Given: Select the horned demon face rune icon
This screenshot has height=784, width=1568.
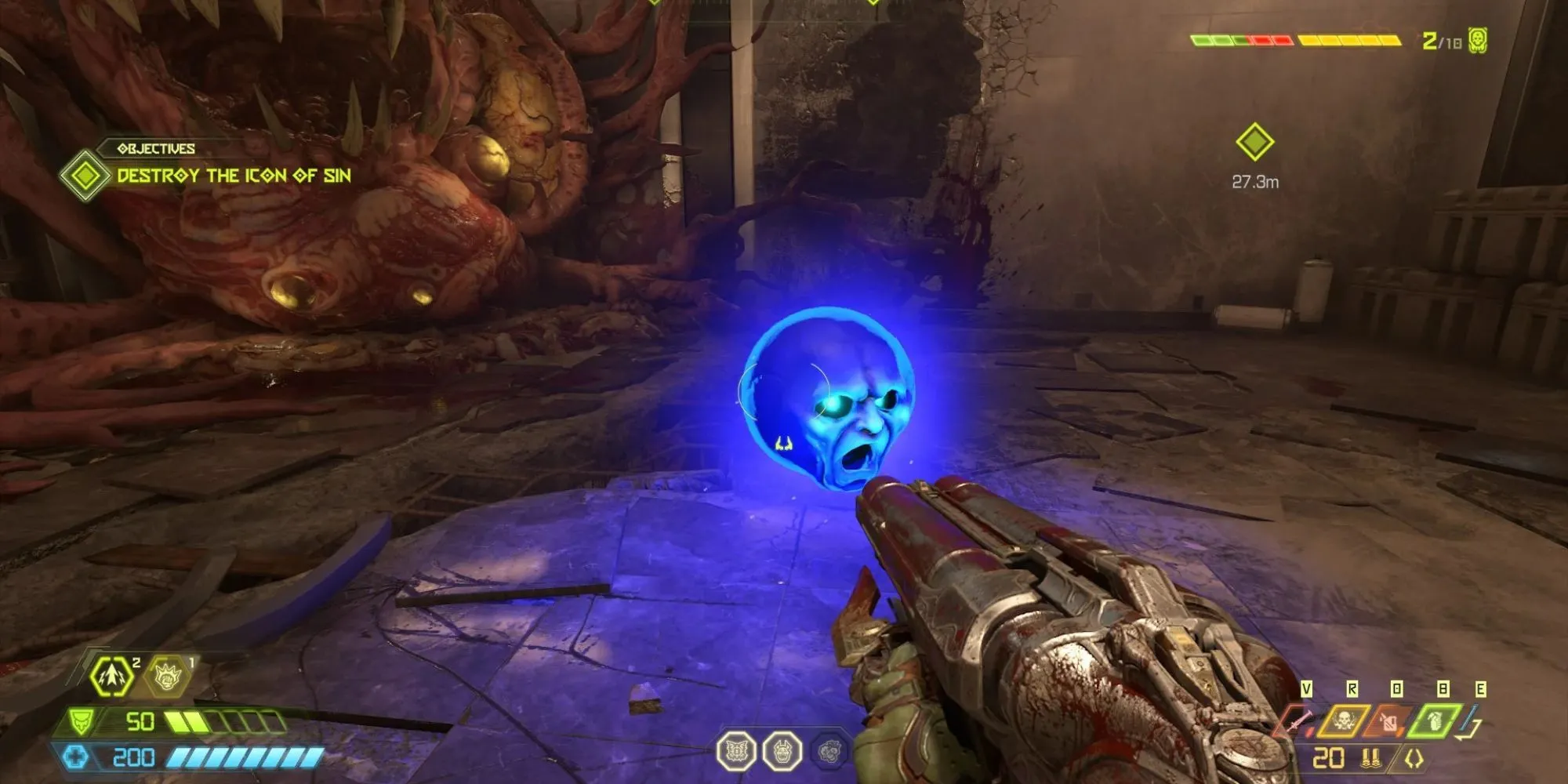Looking at the screenshot, I should coord(782,751).
